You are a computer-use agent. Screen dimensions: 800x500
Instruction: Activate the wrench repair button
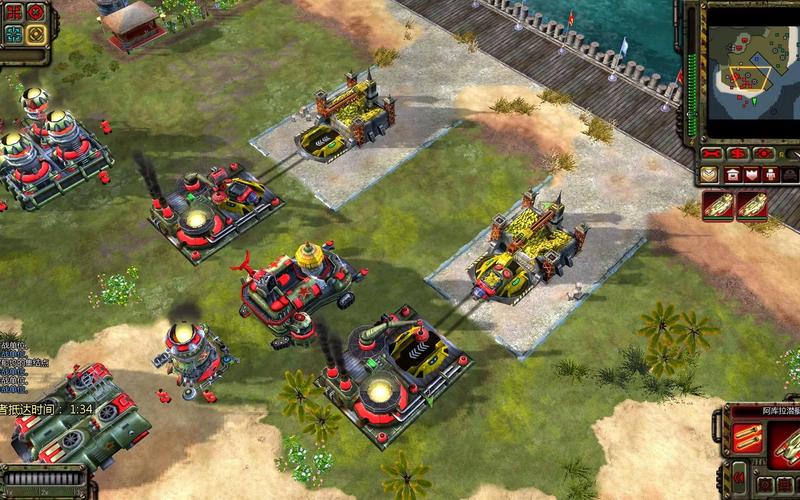[712, 154]
